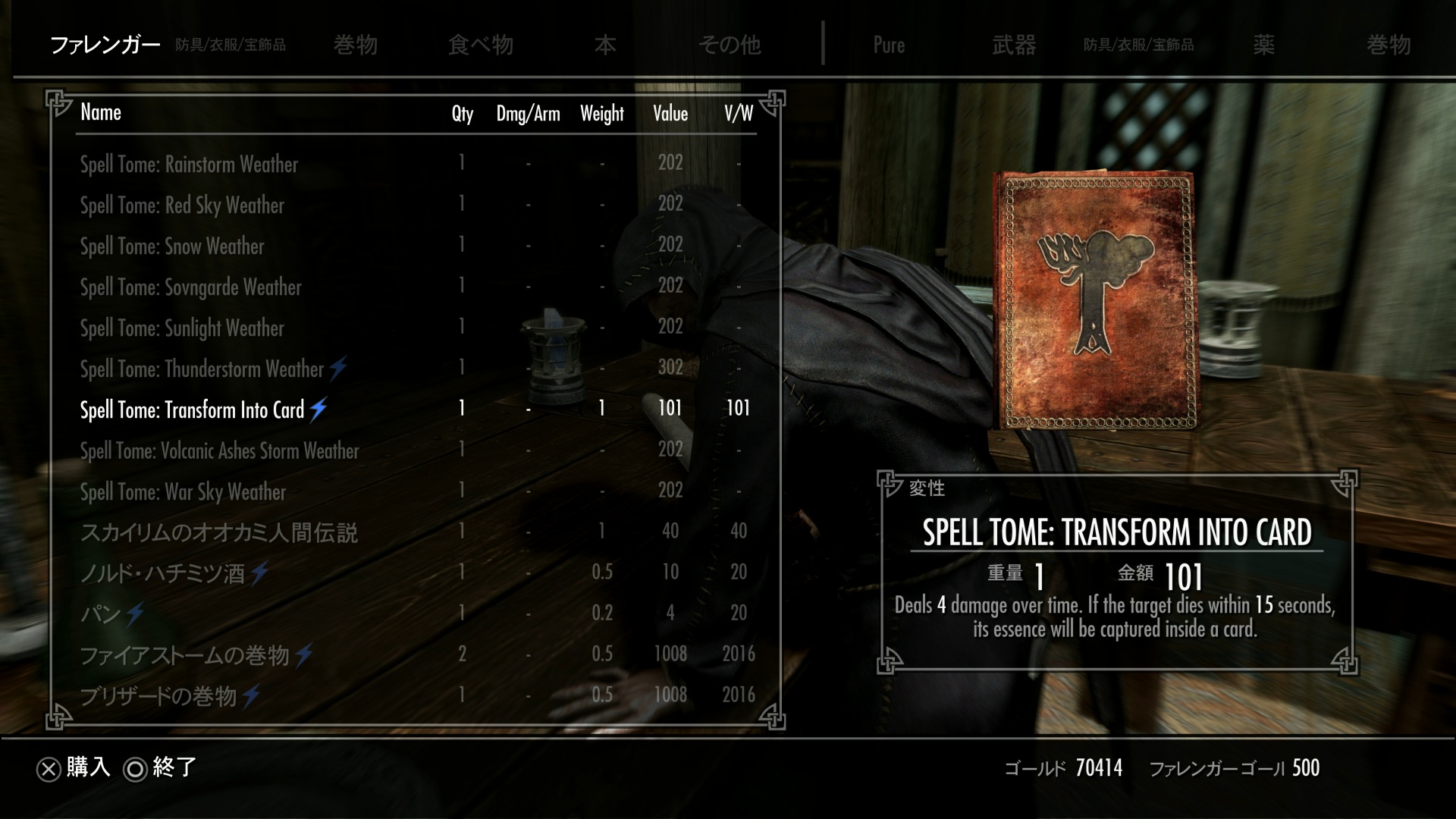Image resolution: width=1456 pixels, height=819 pixels.
Task: Choose Spell Tome: Sunlight Weather
Action: (182, 328)
